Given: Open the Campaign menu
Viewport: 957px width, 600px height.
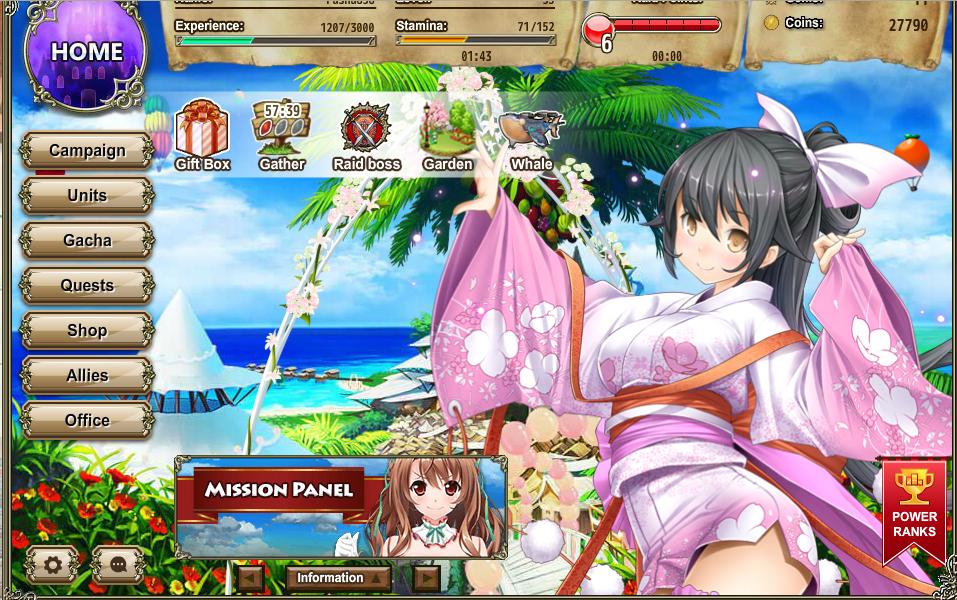Looking at the screenshot, I should click(x=87, y=151).
